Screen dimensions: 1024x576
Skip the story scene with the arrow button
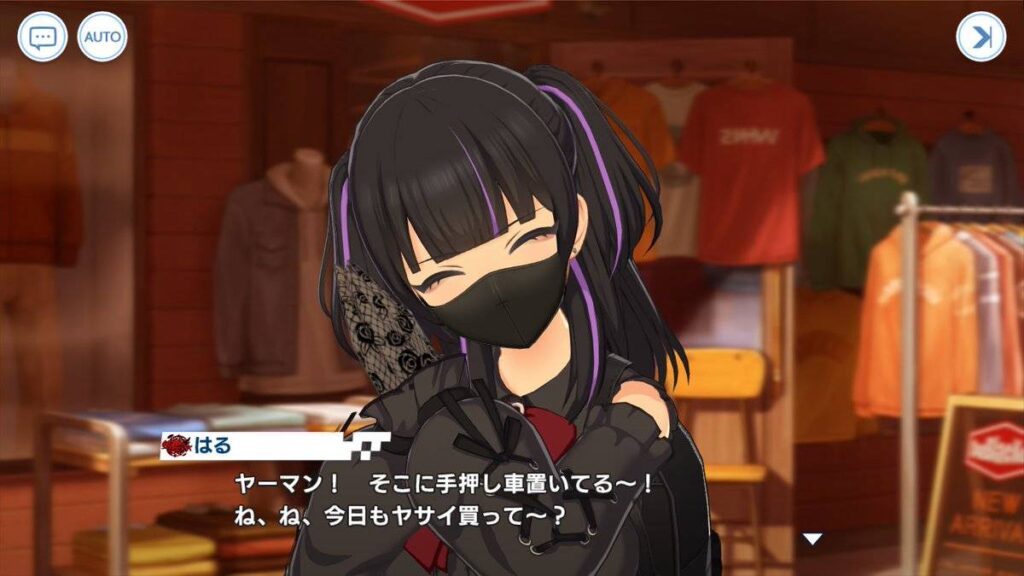pyautogui.click(x=980, y=37)
